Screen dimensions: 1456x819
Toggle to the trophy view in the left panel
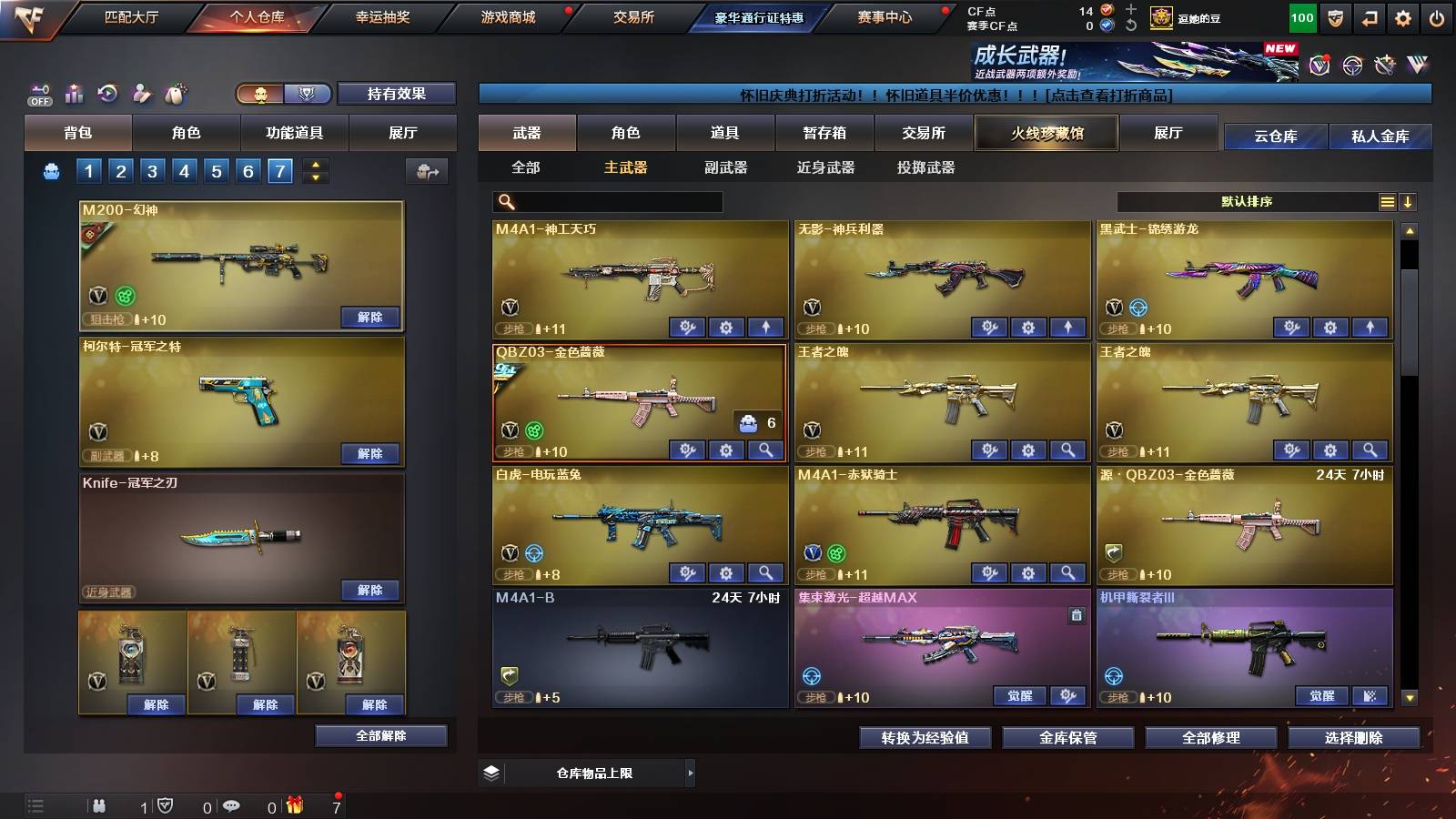[x=308, y=94]
